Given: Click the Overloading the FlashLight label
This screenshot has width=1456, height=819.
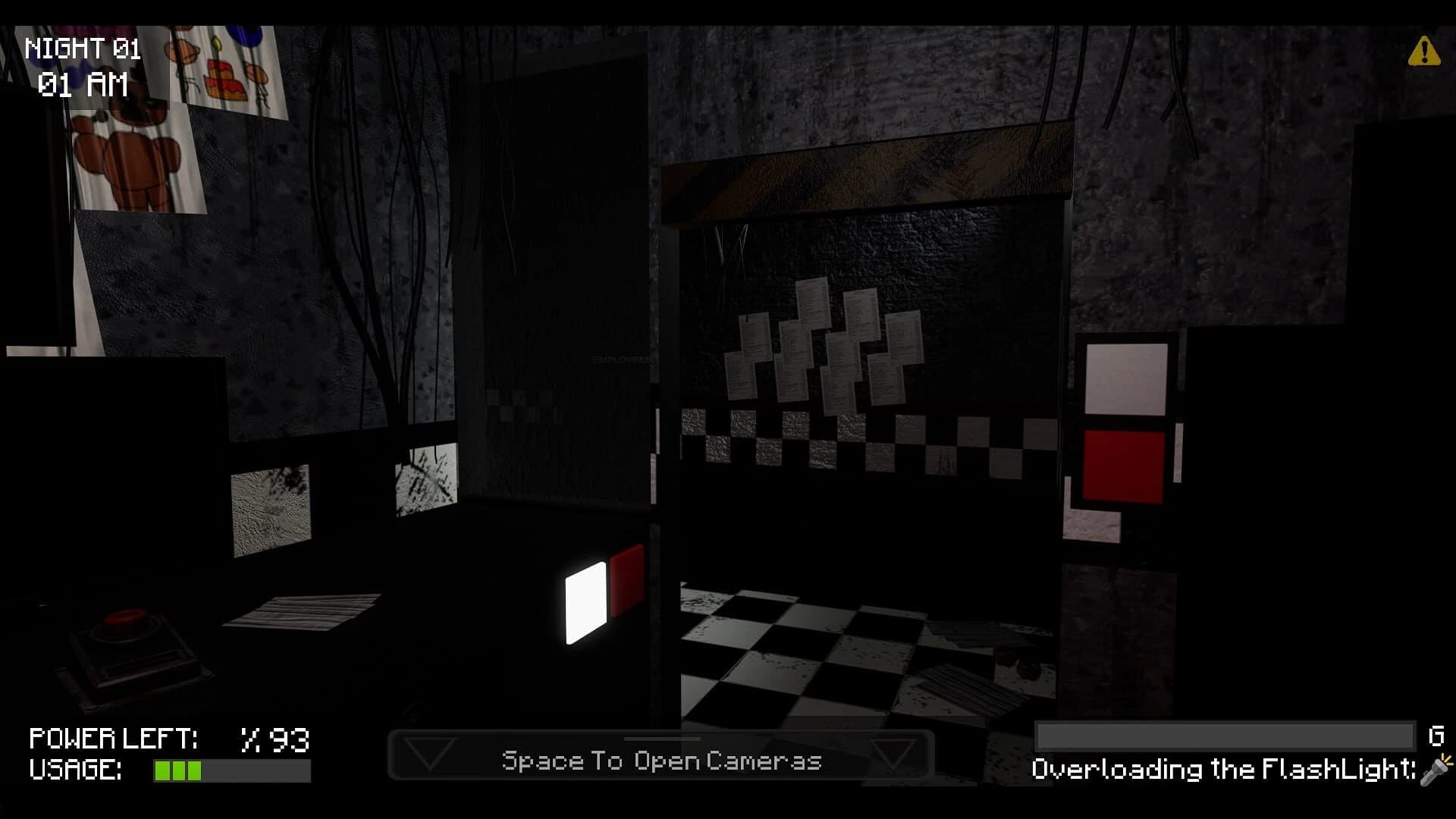Looking at the screenshot, I should pyautogui.click(x=1221, y=769).
